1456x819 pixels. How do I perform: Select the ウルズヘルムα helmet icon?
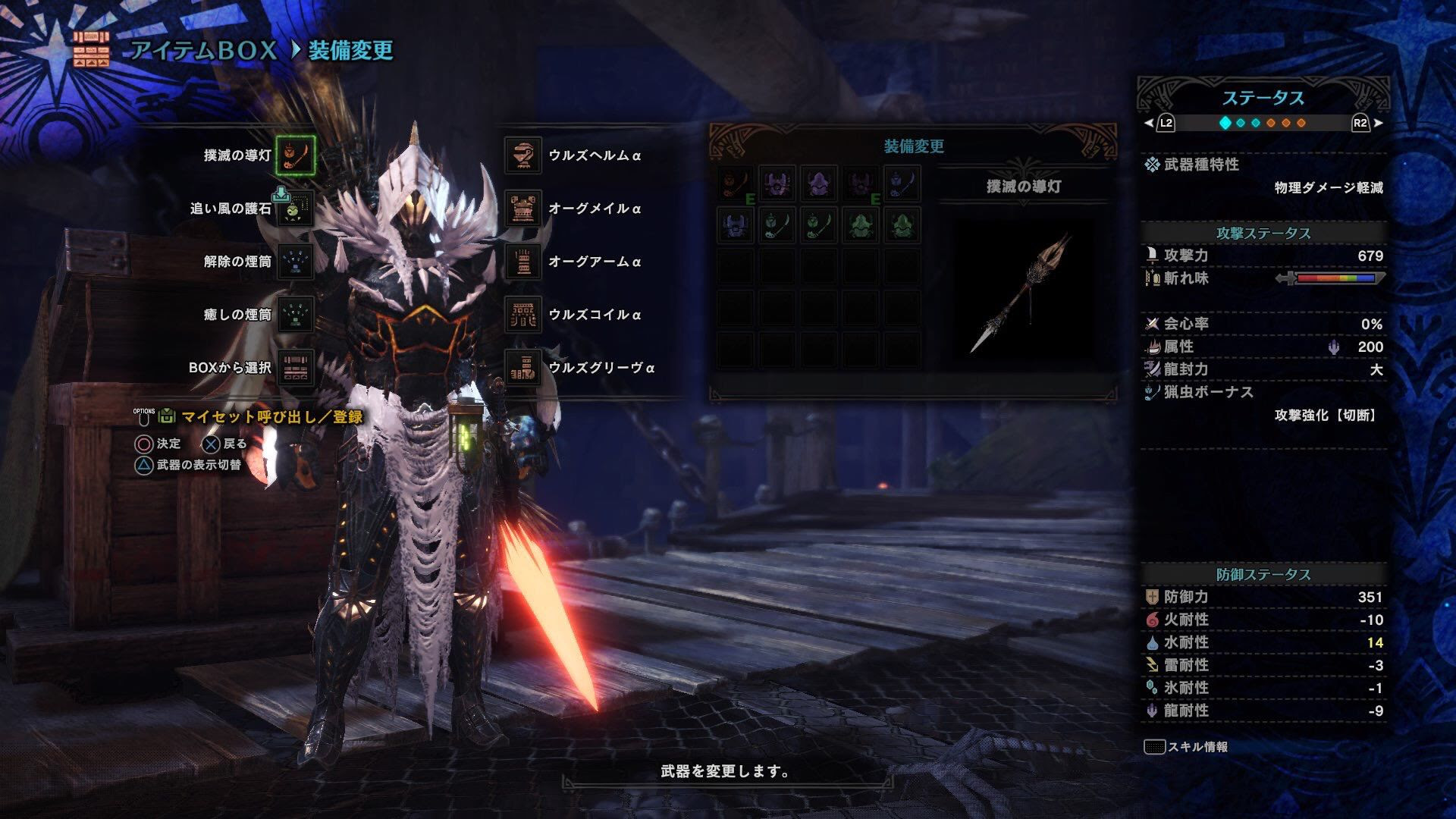522,155
